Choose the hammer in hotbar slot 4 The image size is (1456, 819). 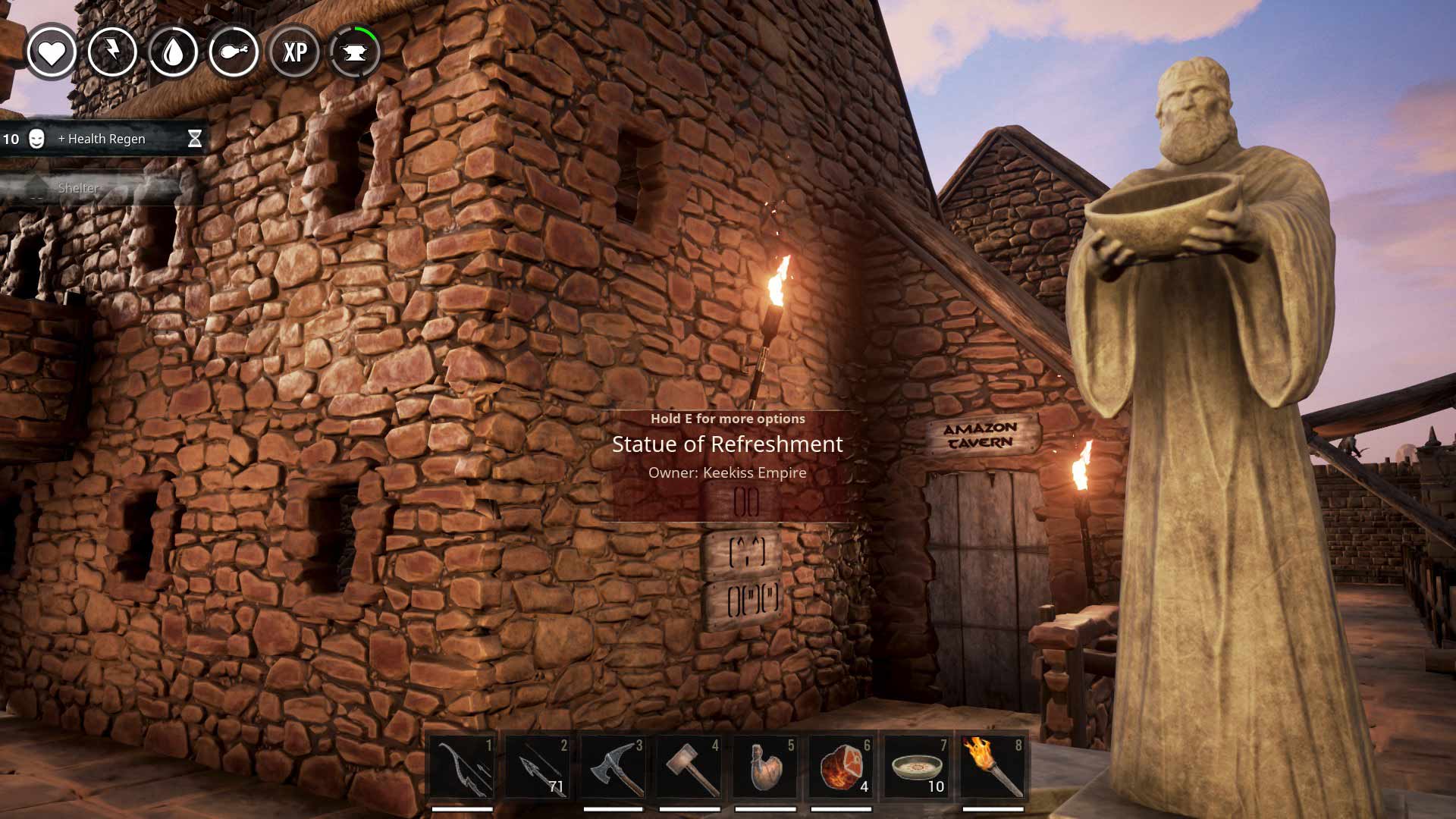689,767
